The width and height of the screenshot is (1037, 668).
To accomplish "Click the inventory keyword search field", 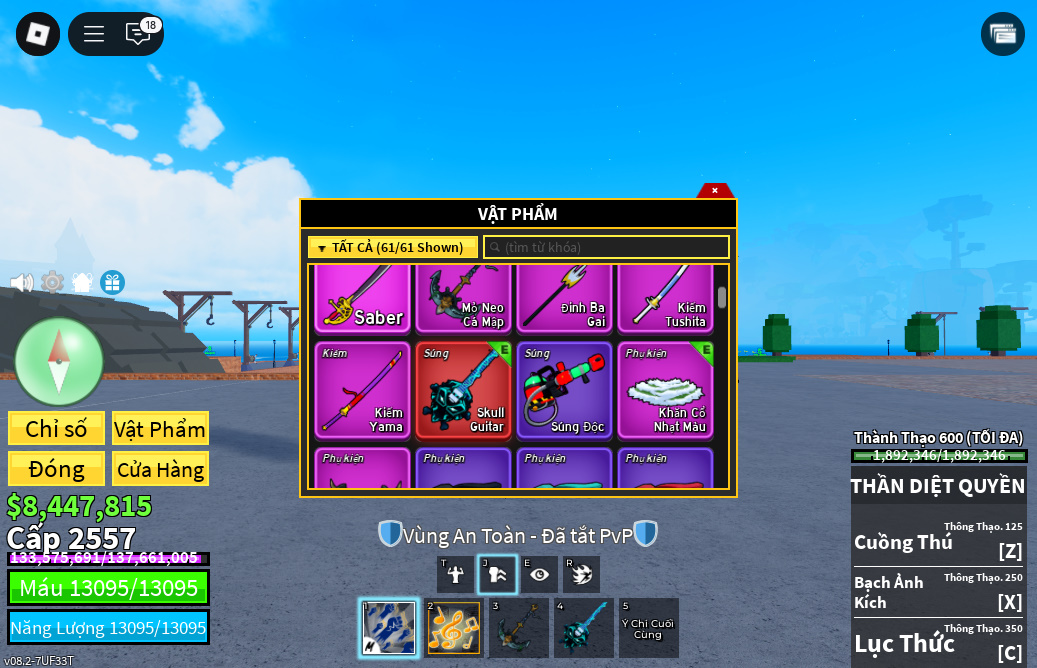I will 607,247.
